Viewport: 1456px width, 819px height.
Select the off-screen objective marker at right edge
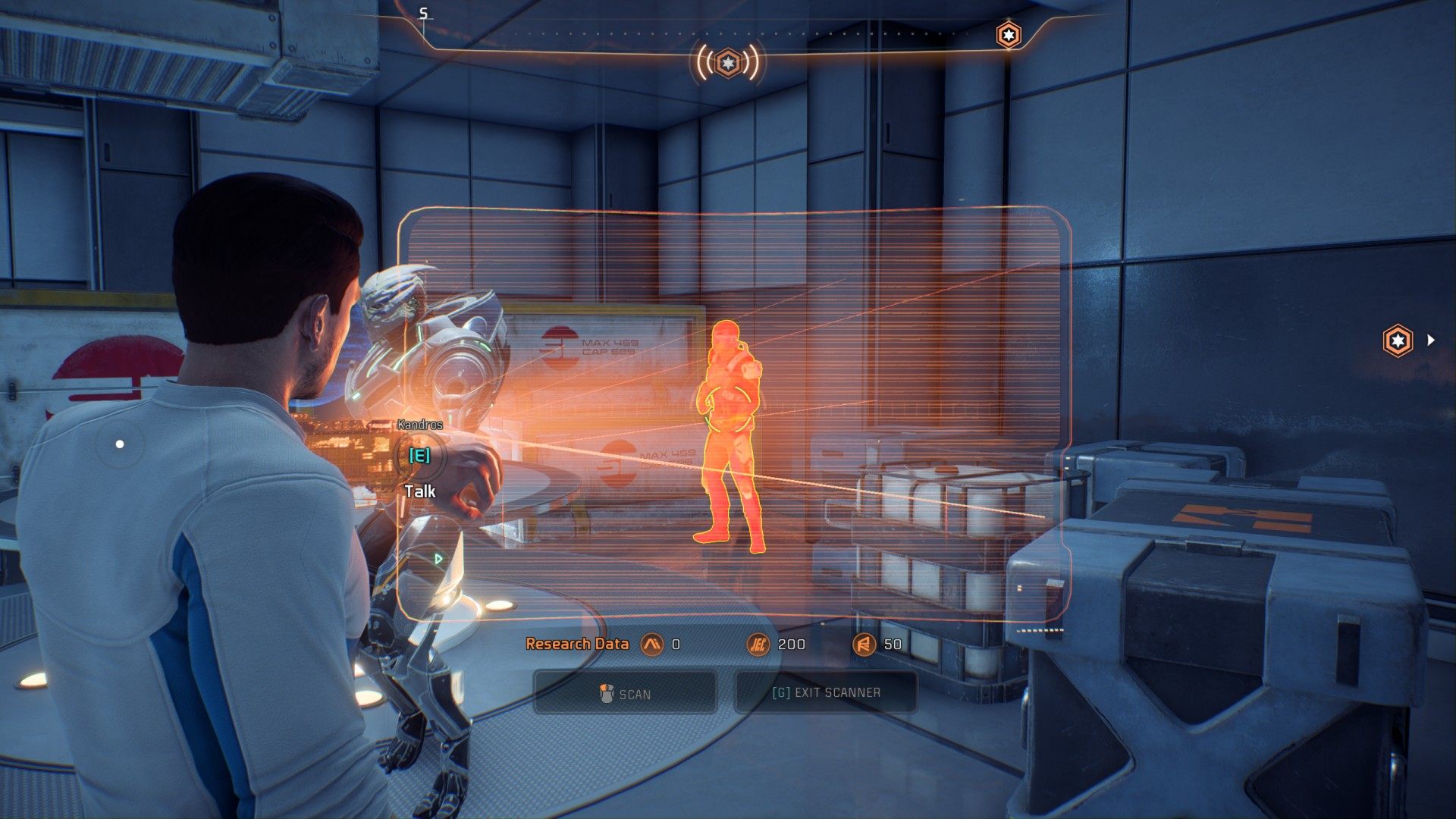pos(1398,340)
